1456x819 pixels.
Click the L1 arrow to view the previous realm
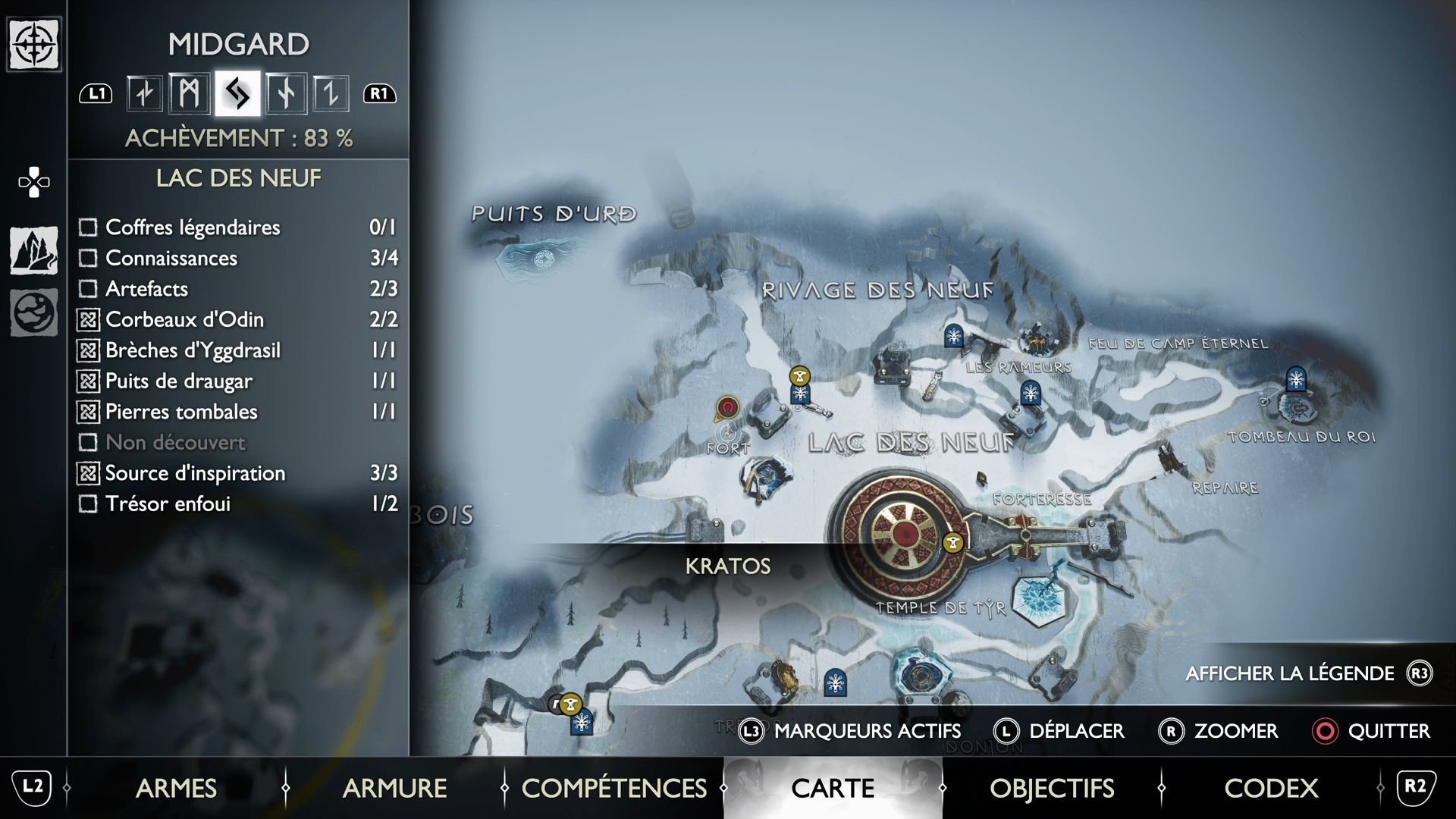pyautogui.click(x=96, y=93)
